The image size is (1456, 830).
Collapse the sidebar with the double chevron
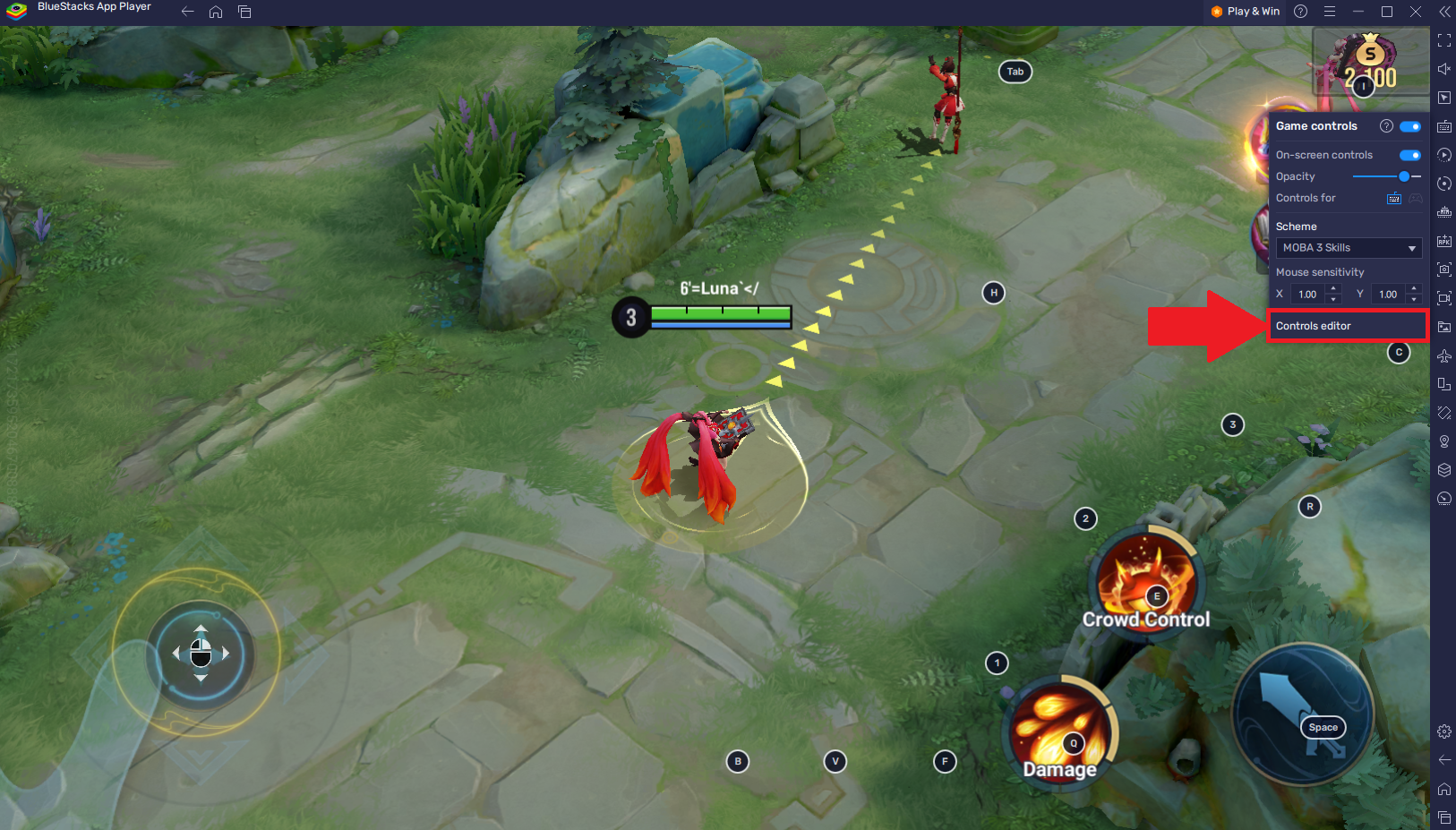point(1444,12)
